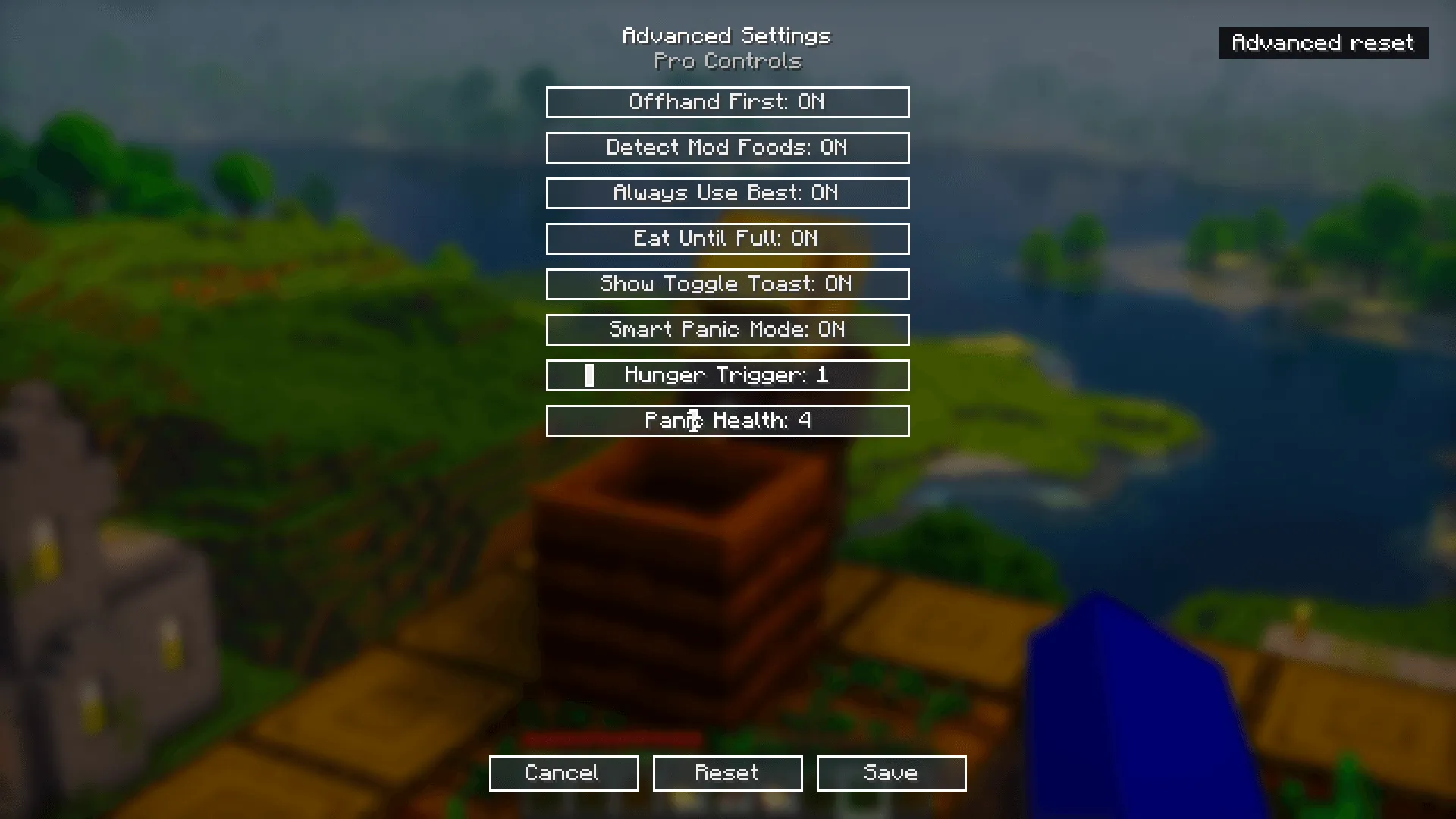Click the Show Toggle Toast option

pos(727,284)
